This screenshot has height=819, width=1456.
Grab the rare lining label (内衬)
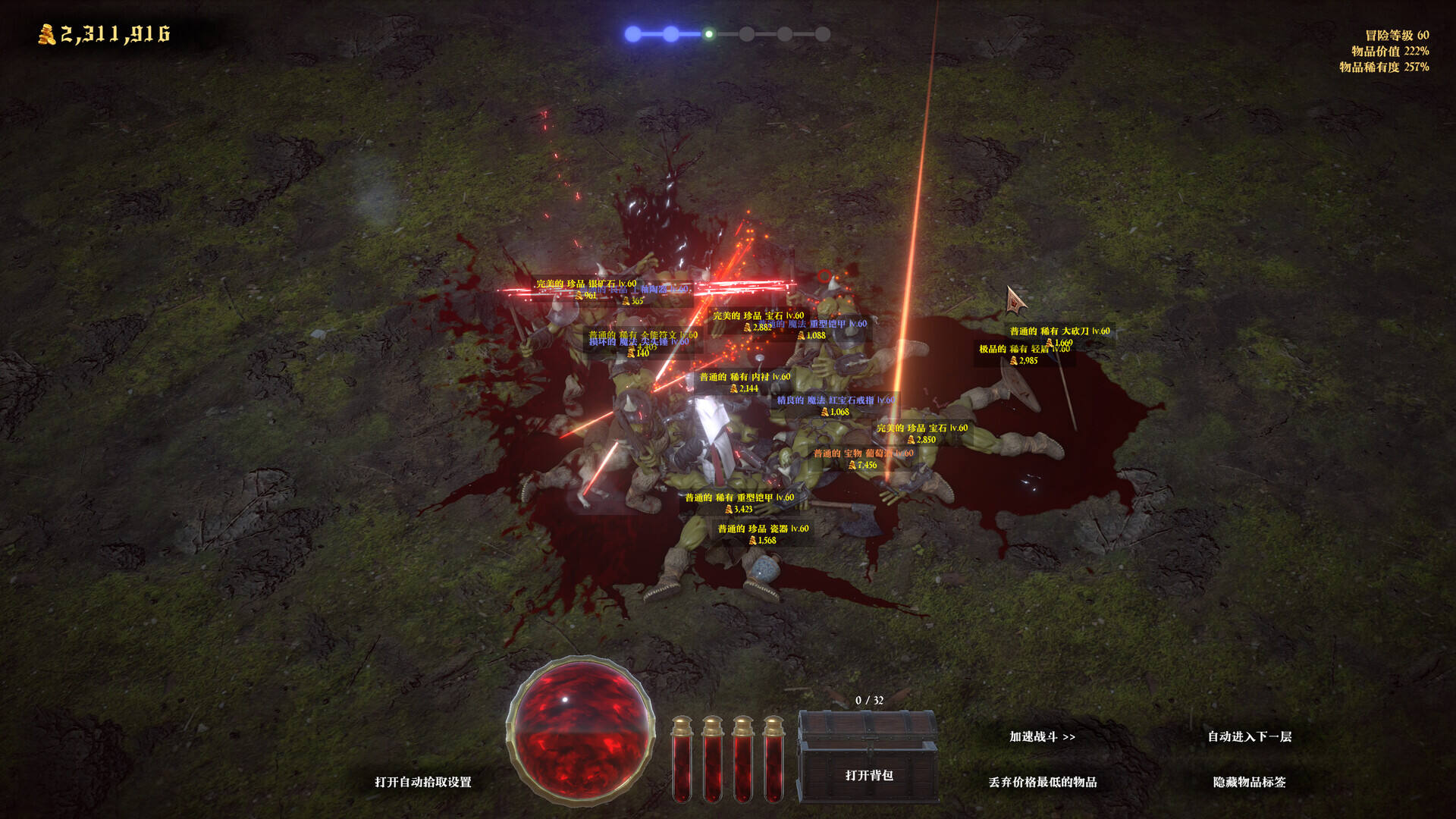(744, 377)
